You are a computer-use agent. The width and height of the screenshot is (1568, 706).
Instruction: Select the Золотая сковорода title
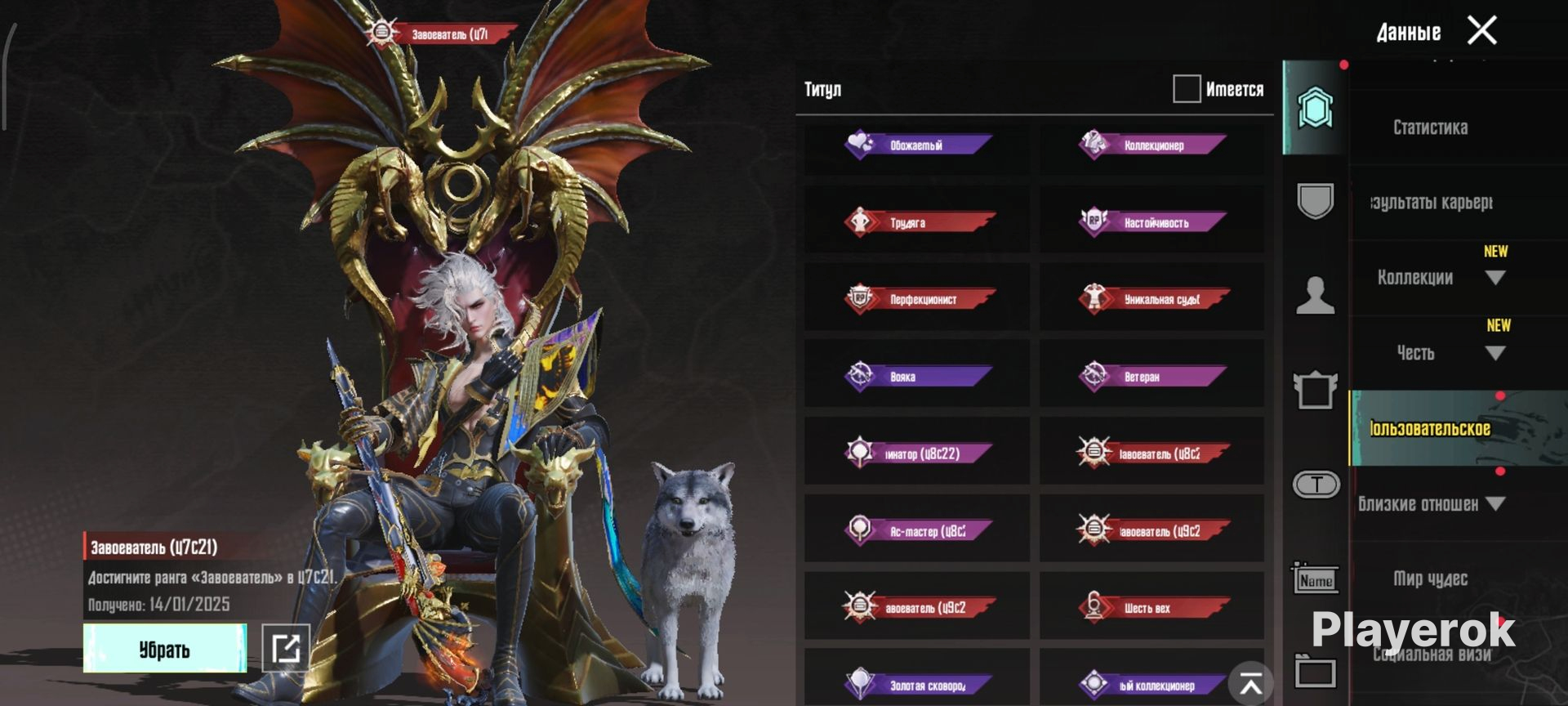point(916,685)
